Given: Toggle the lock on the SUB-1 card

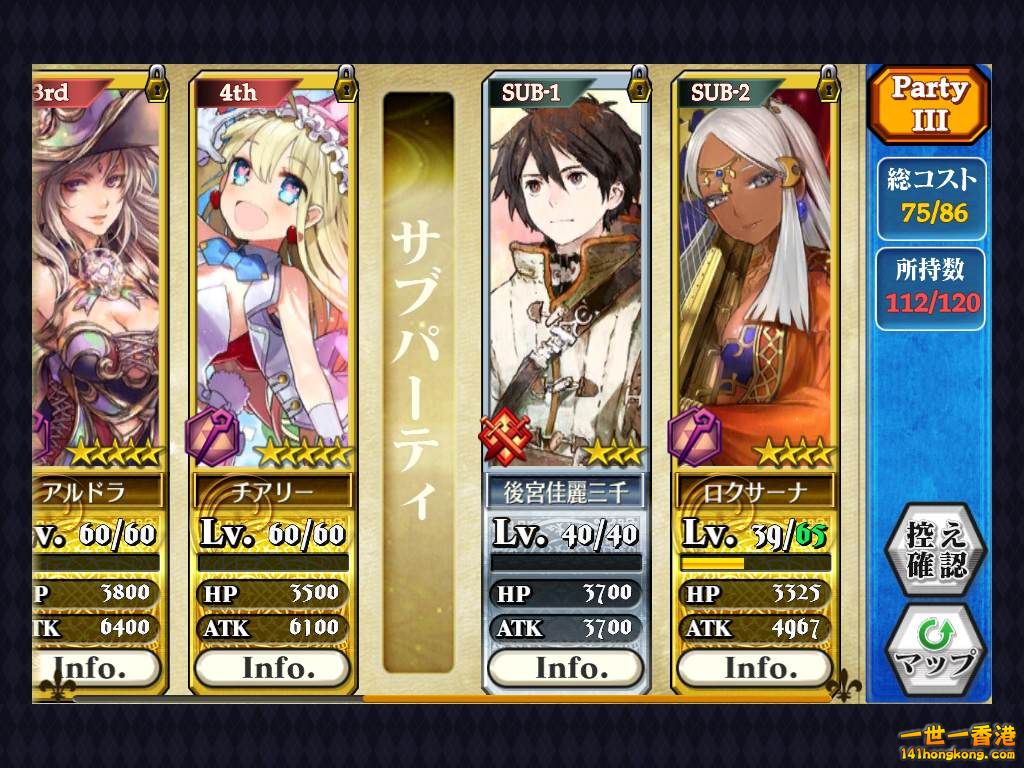Looking at the screenshot, I should pos(638,83).
